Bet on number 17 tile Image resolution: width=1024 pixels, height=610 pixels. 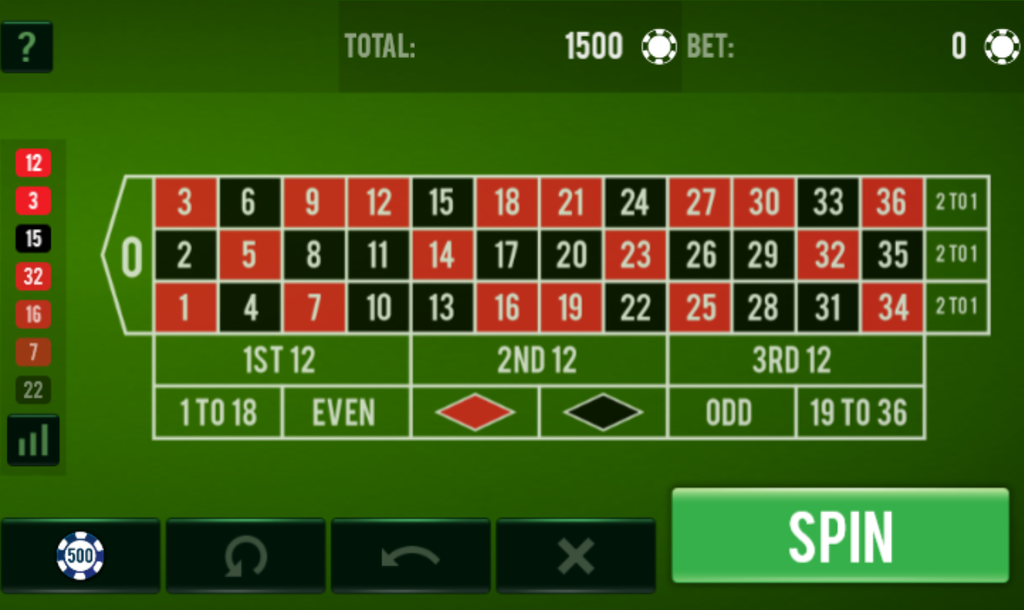506,255
